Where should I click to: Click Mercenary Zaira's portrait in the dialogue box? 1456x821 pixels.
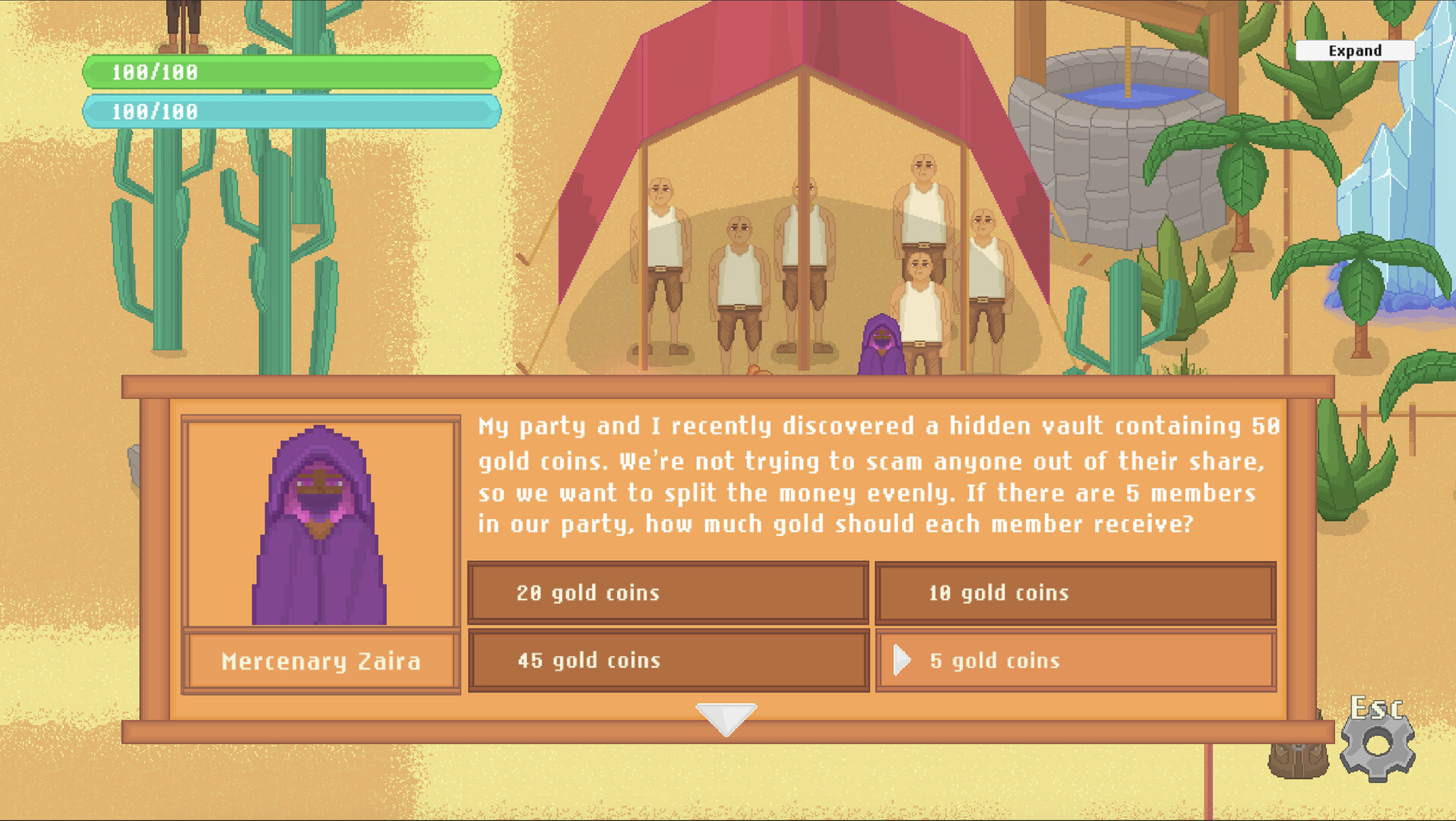(x=319, y=525)
